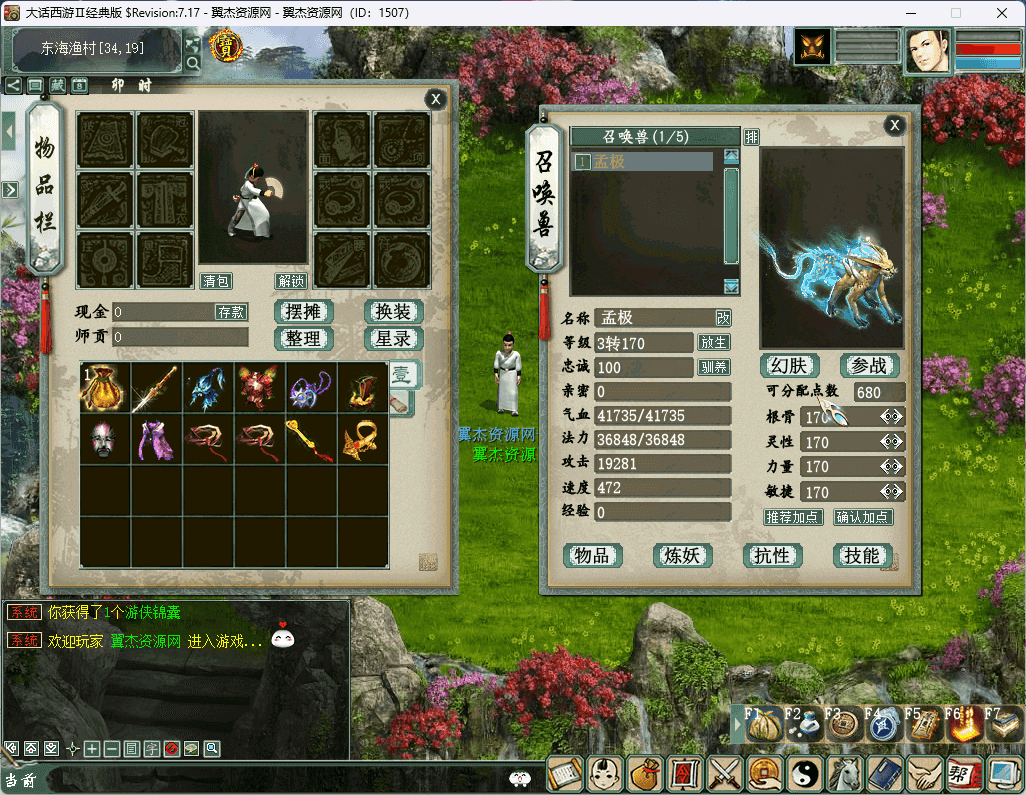
Task: Select the gold pouch item in bag
Action: click(105, 387)
